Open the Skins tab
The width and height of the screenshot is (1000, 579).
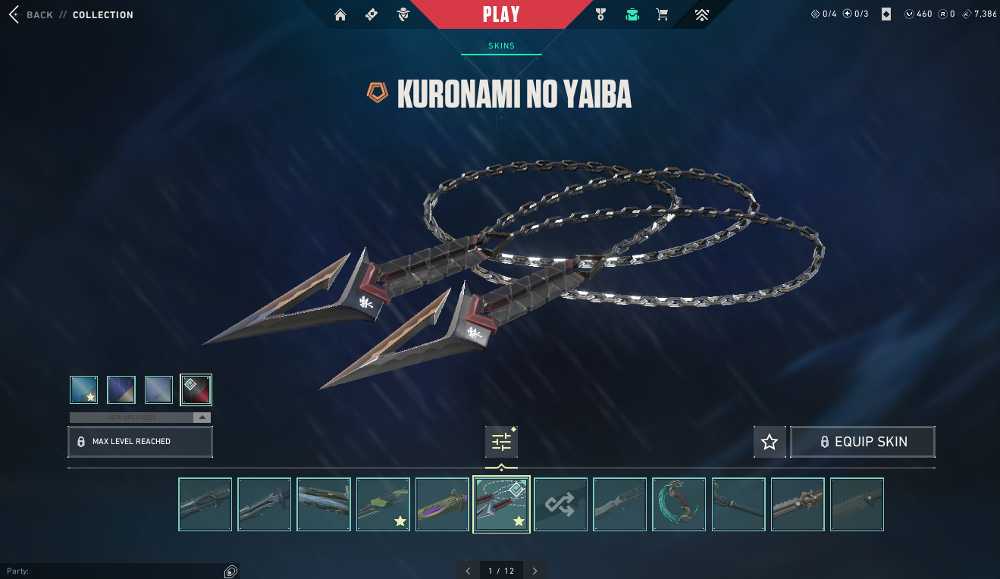(501, 46)
